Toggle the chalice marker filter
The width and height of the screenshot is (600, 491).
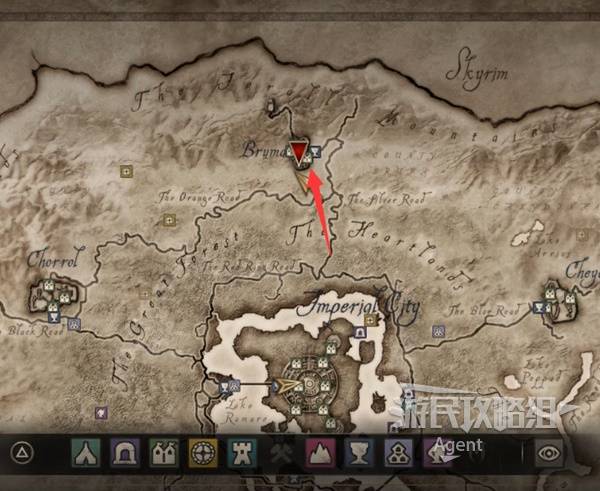tap(358, 454)
